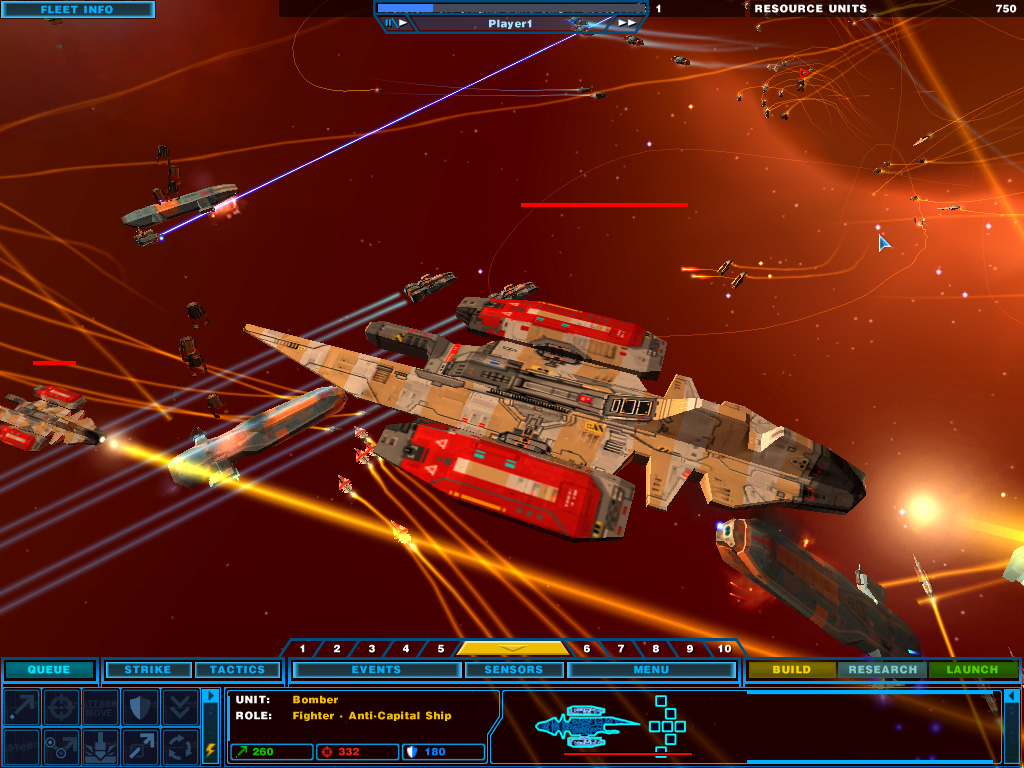
Task: Open the Fleet Info panel
Action: pyautogui.click(x=77, y=10)
